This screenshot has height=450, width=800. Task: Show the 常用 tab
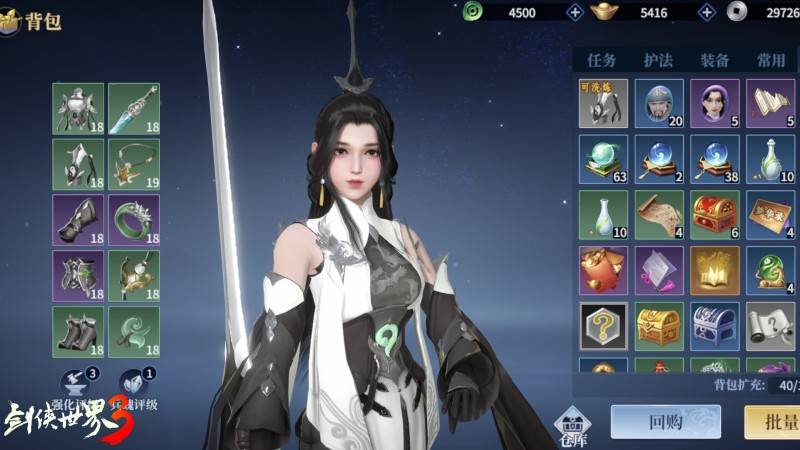pyautogui.click(x=771, y=60)
